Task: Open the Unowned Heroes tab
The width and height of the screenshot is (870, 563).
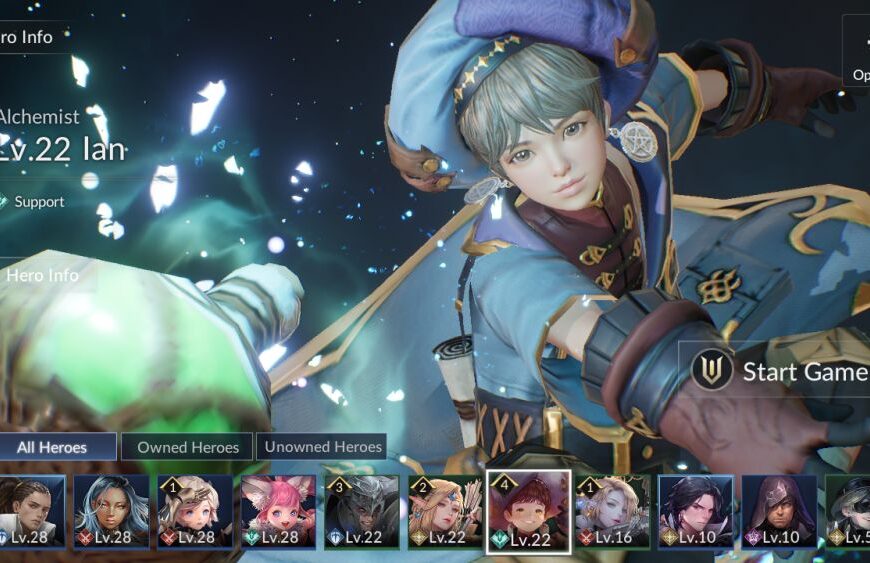Action: 321,447
